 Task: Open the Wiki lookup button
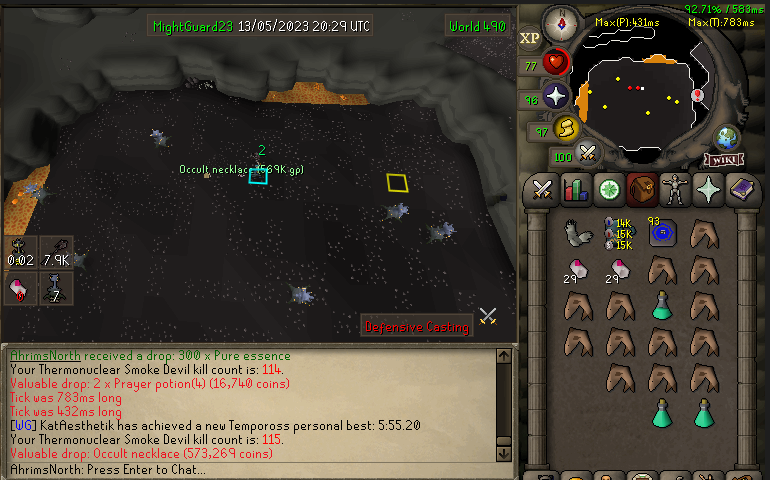coord(723,159)
